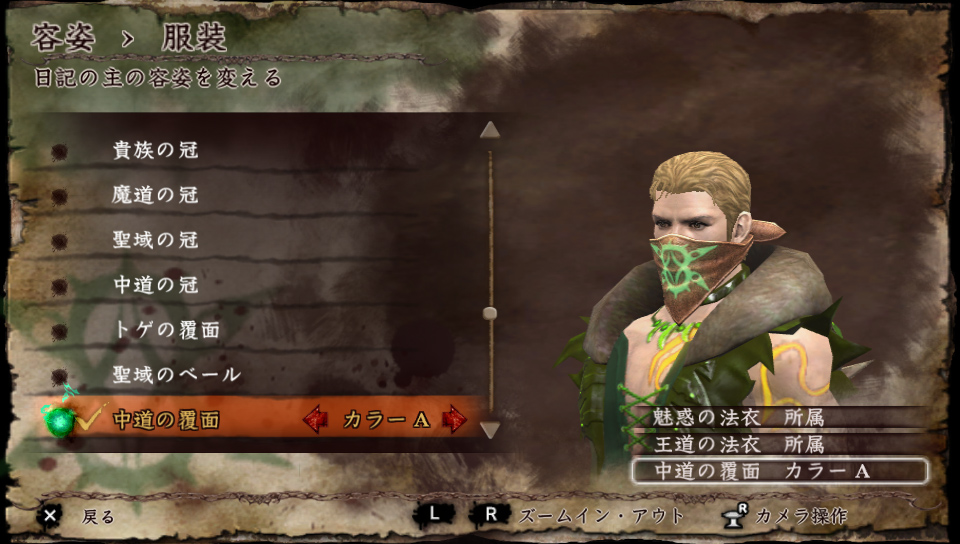
Task: Click the right red color arrow
Action: (456, 420)
